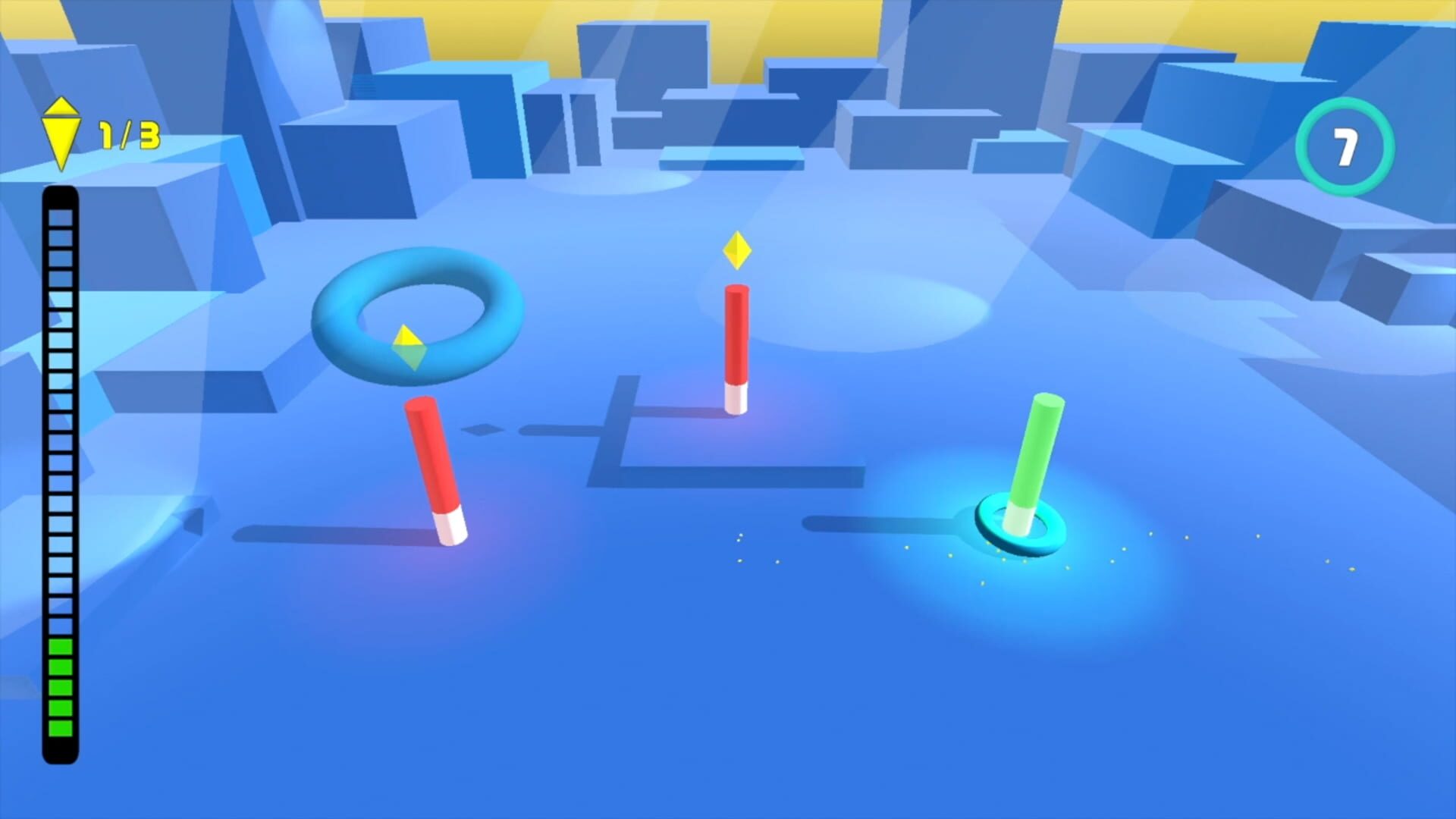Viewport: 1456px width, 819px height.
Task: Select the middle red peg
Action: [736, 341]
